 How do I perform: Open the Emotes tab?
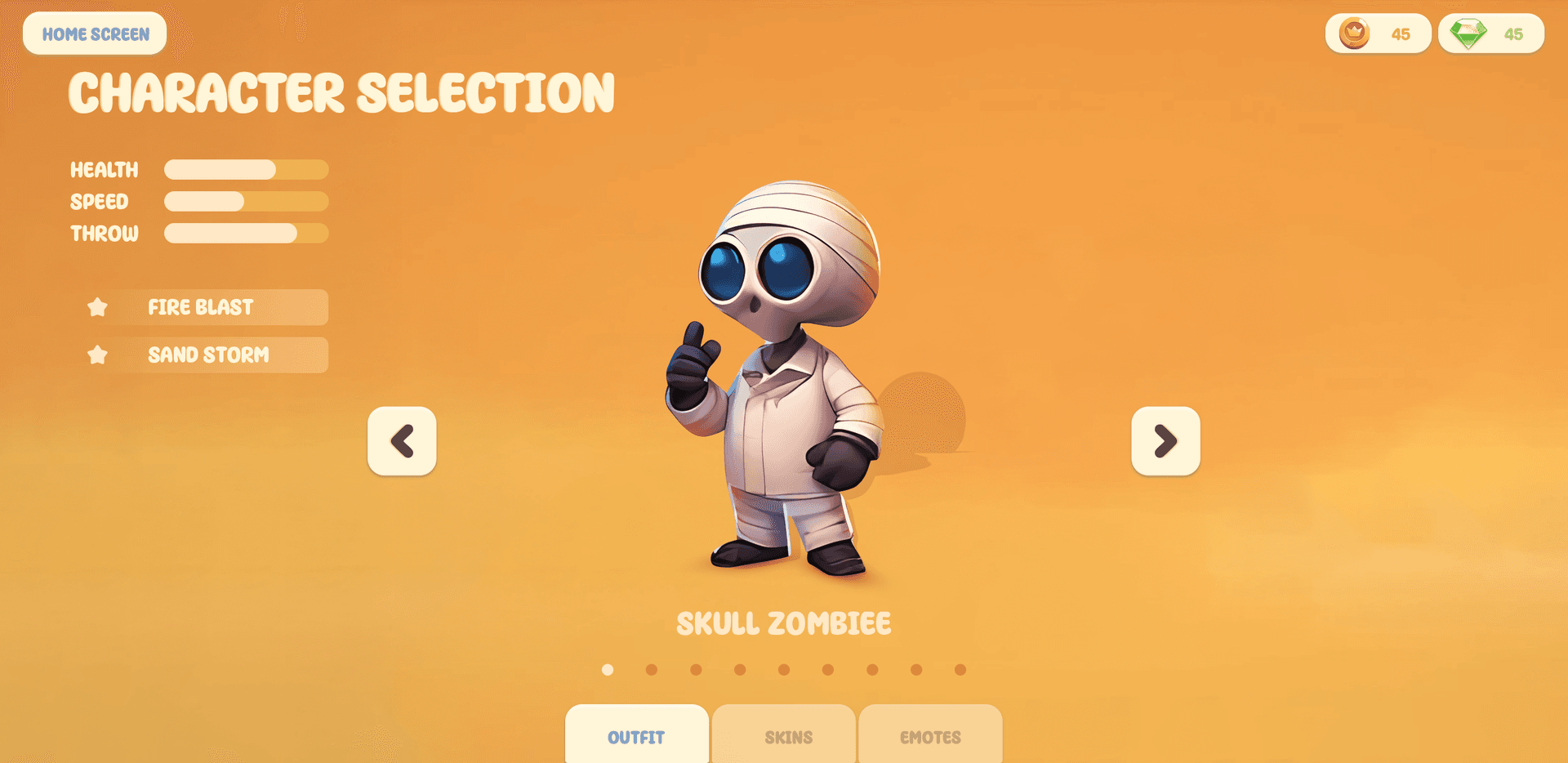click(x=930, y=736)
